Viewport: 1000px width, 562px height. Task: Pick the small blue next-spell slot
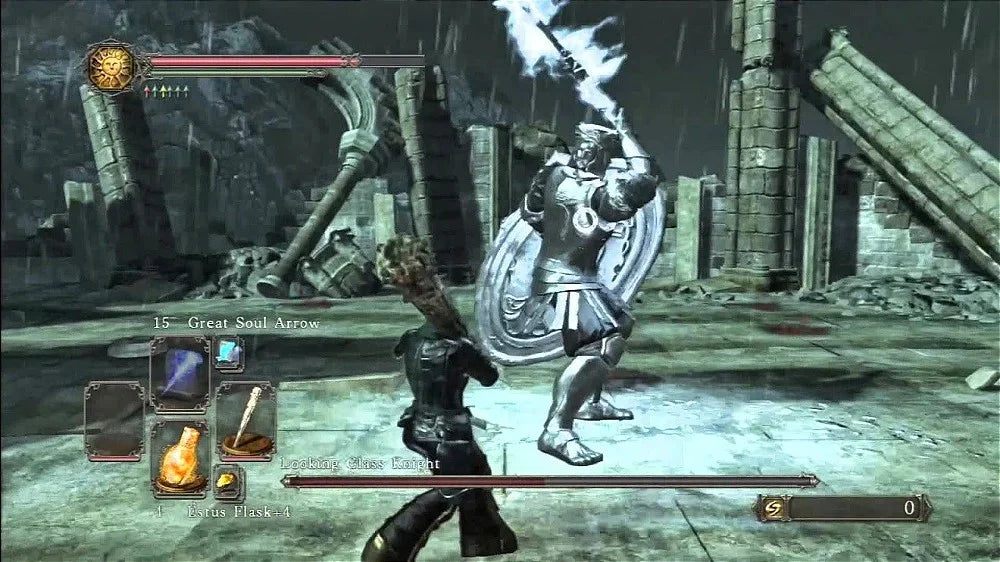(228, 352)
